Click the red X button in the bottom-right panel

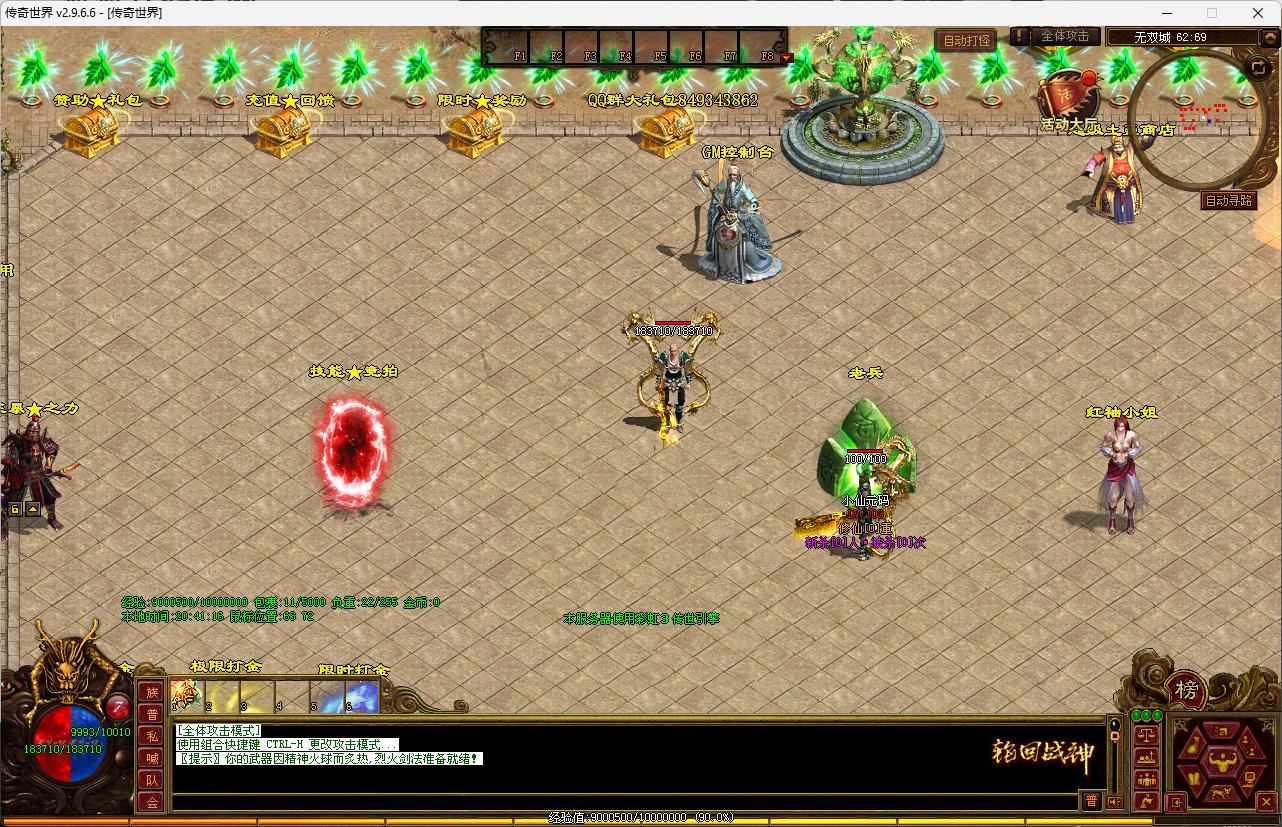coord(1266,800)
